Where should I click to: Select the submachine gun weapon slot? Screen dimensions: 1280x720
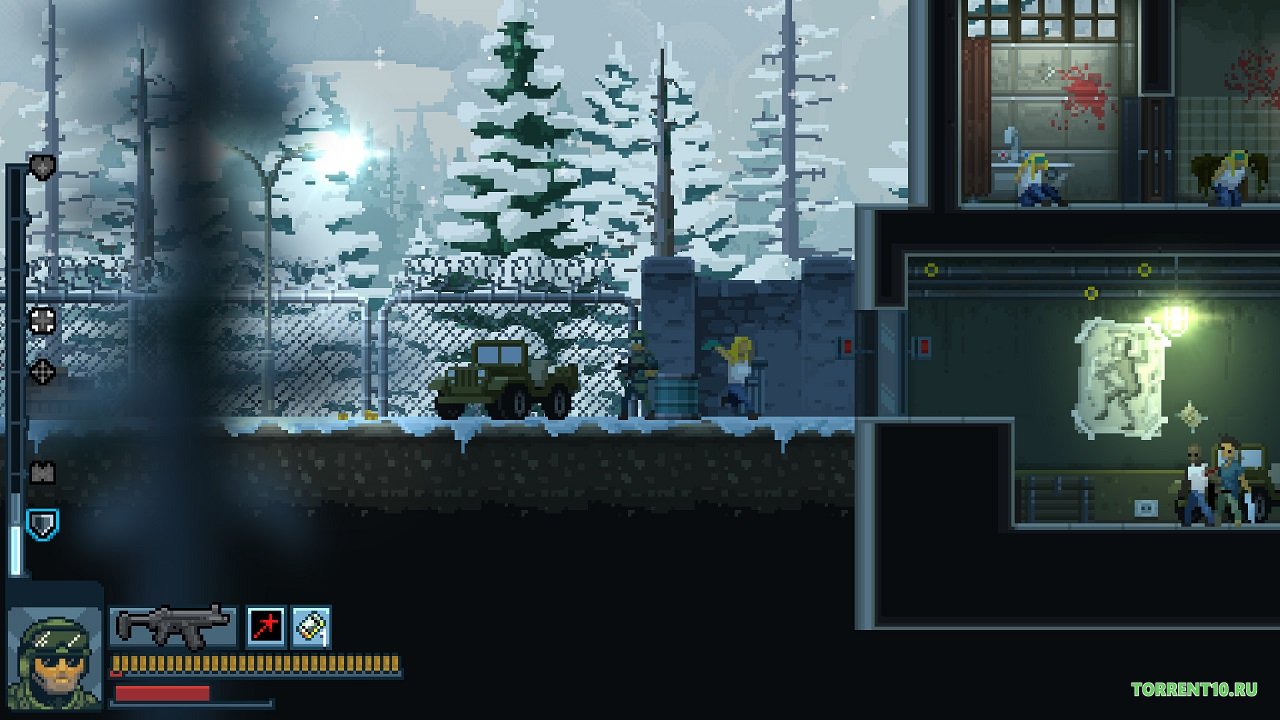pyautogui.click(x=173, y=627)
